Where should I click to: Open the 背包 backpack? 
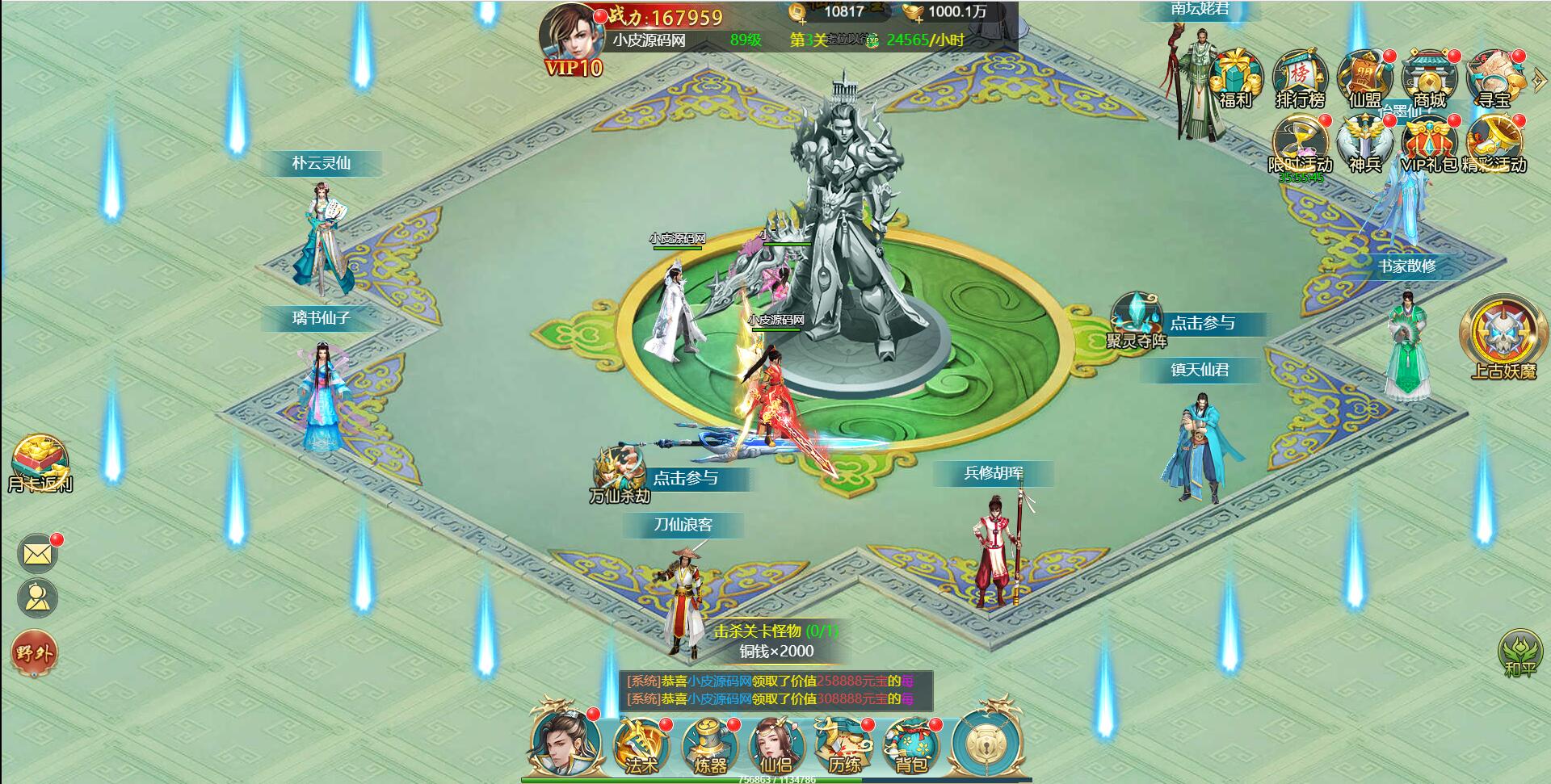click(x=911, y=744)
